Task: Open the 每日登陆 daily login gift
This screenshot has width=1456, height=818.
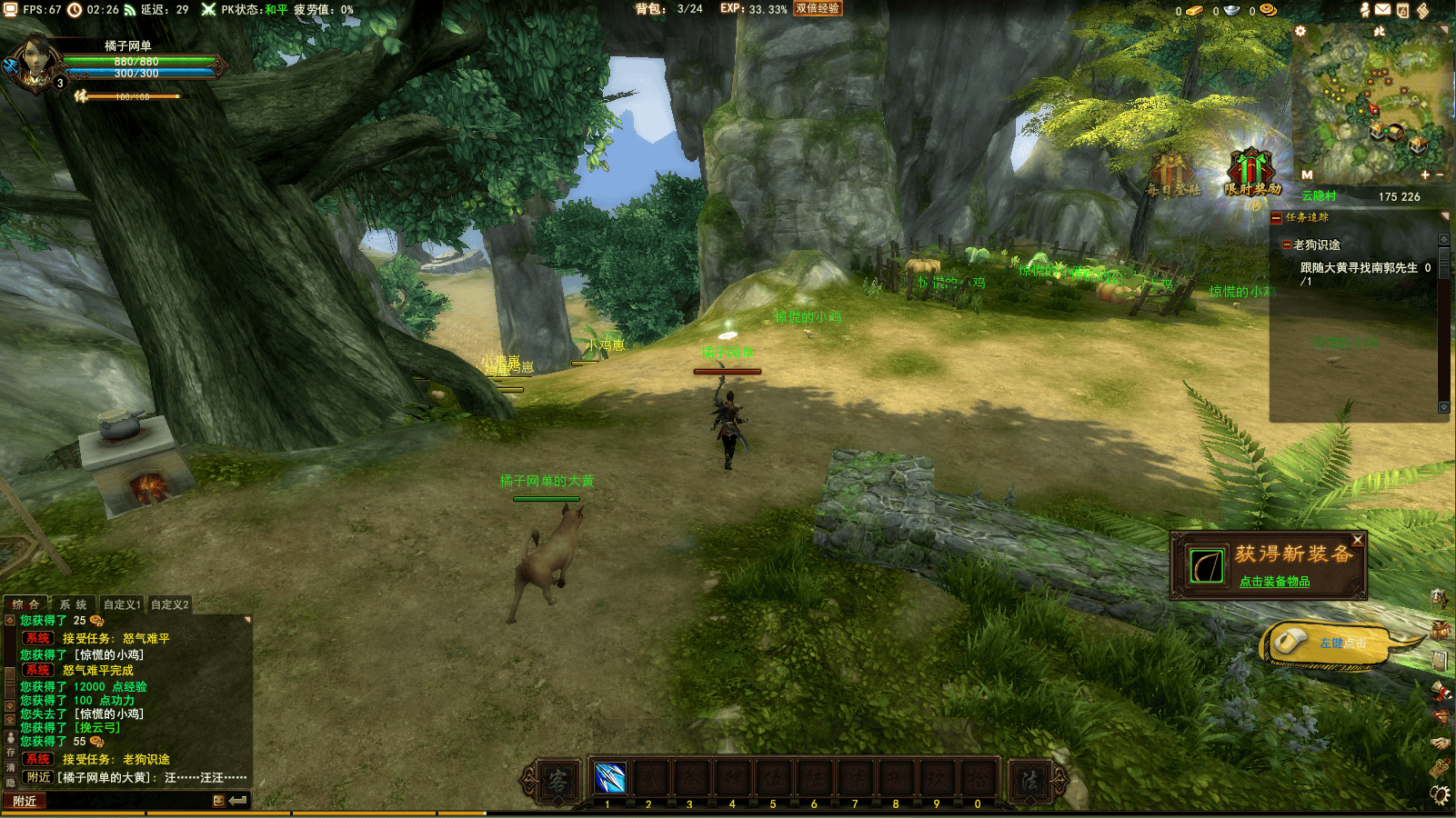Action: click(x=1173, y=175)
